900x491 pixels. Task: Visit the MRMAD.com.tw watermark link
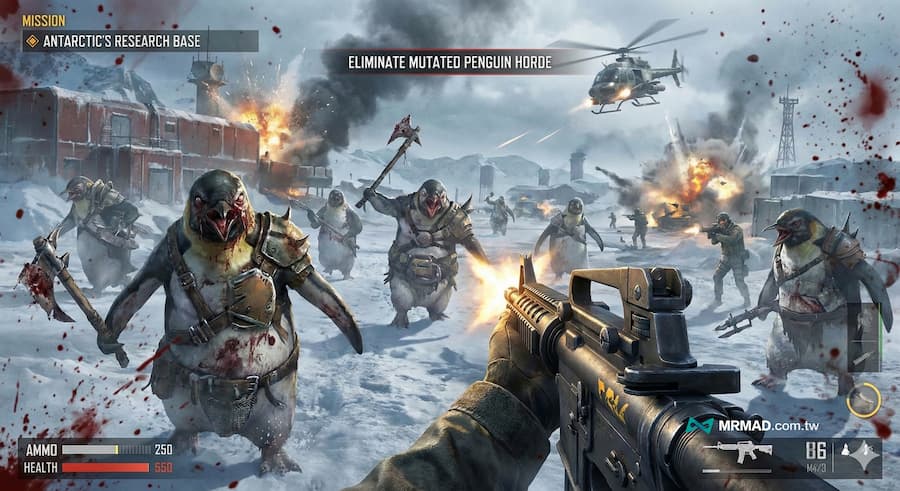coord(760,426)
